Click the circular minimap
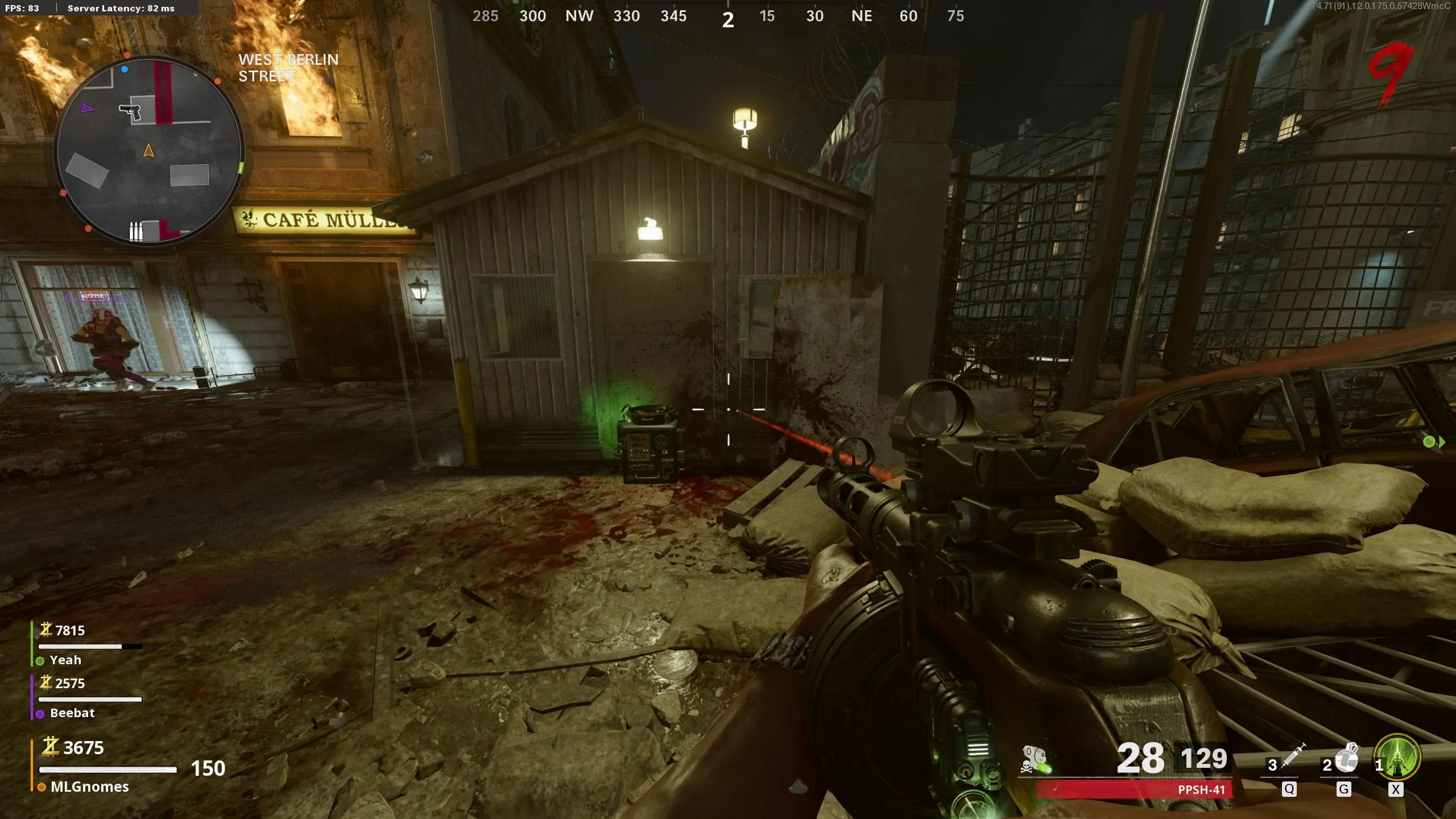Screen dimensions: 1456x819 click(x=149, y=151)
